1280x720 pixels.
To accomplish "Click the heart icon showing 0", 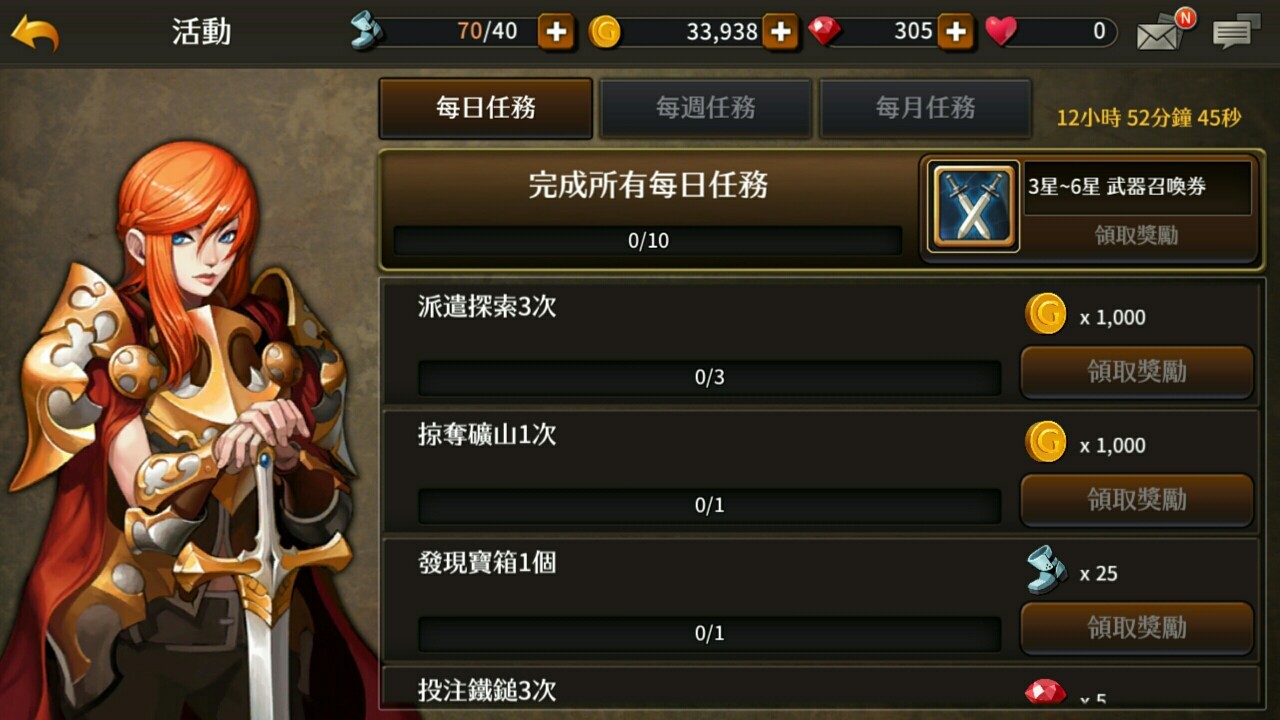I will (x=1001, y=31).
